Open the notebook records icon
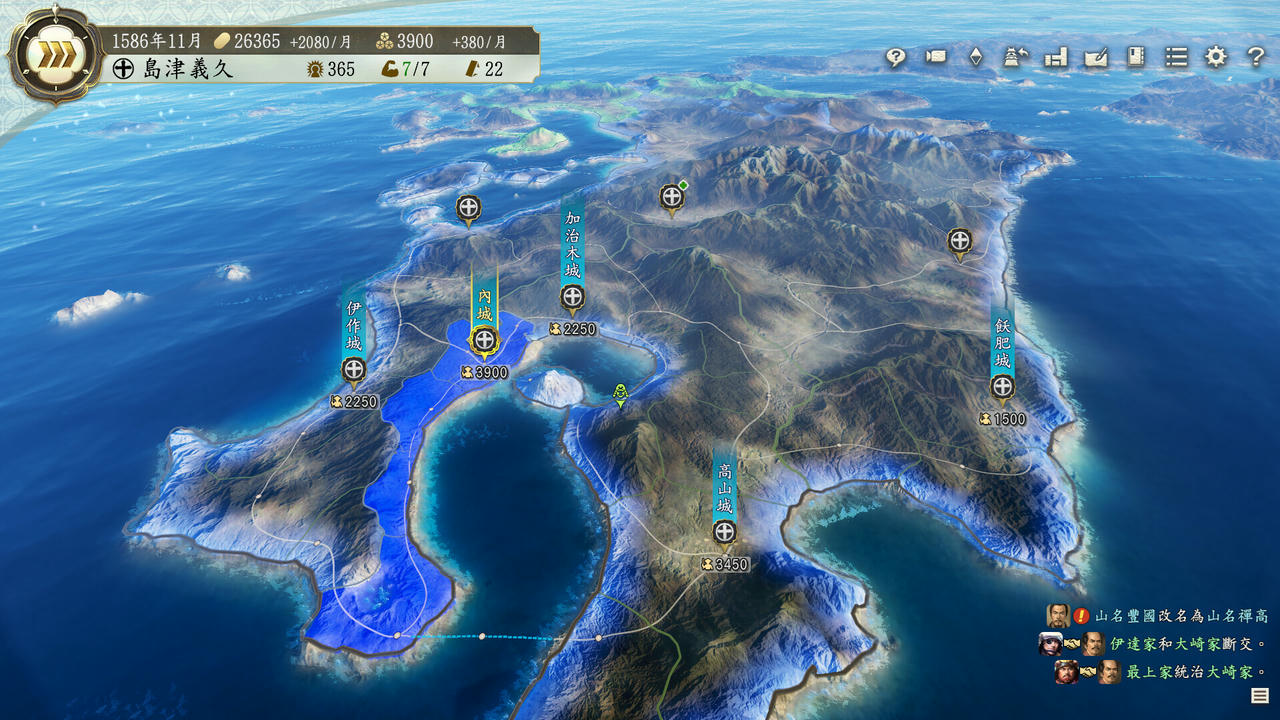 (x=1136, y=57)
